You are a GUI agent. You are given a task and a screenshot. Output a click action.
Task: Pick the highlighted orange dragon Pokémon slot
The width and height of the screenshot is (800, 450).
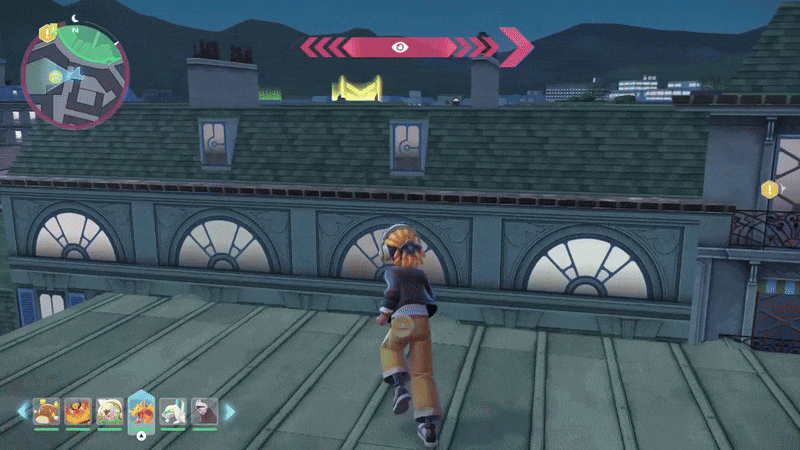point(141,410)
